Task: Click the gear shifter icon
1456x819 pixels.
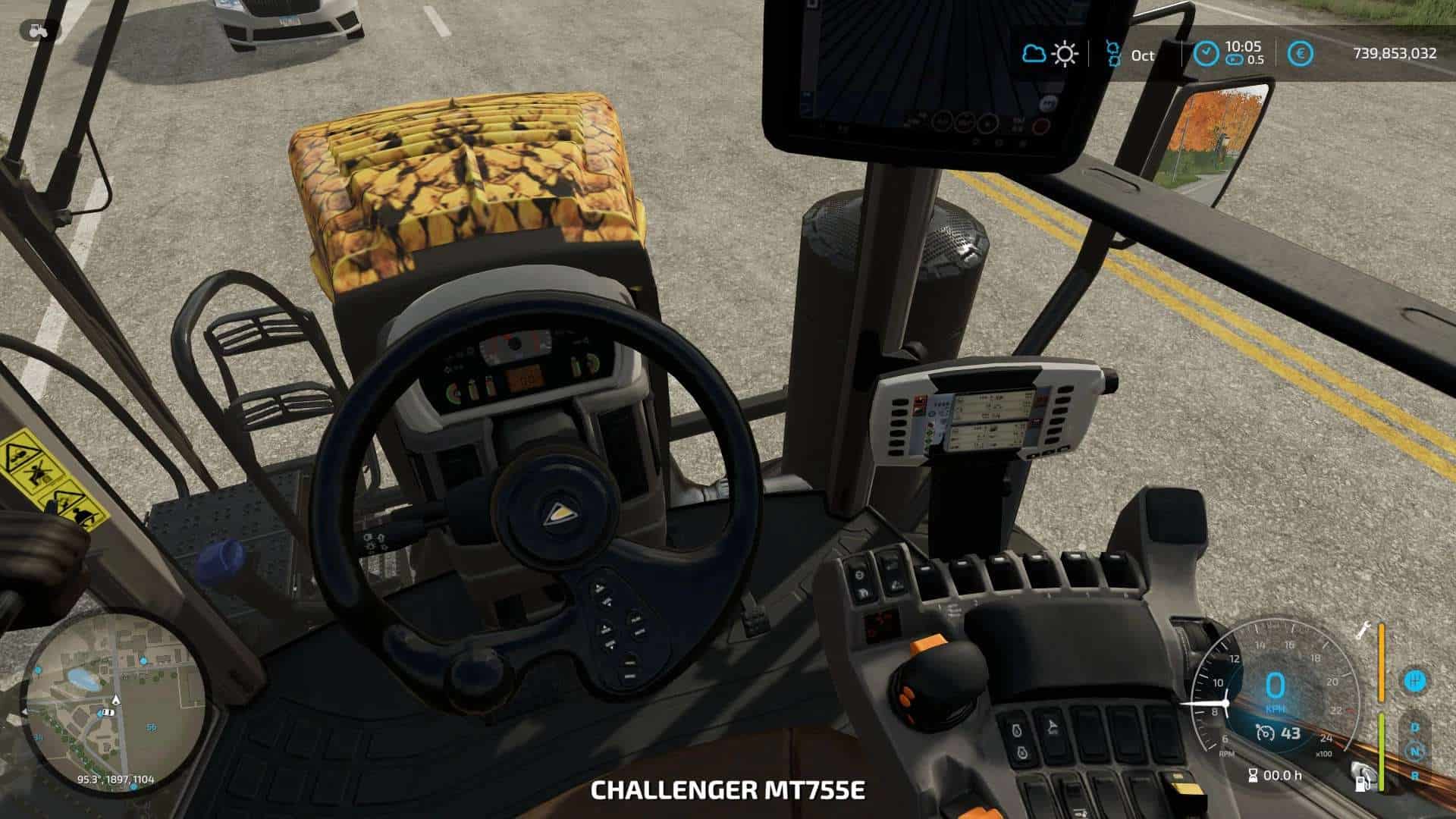Action: coord(1414,679)
